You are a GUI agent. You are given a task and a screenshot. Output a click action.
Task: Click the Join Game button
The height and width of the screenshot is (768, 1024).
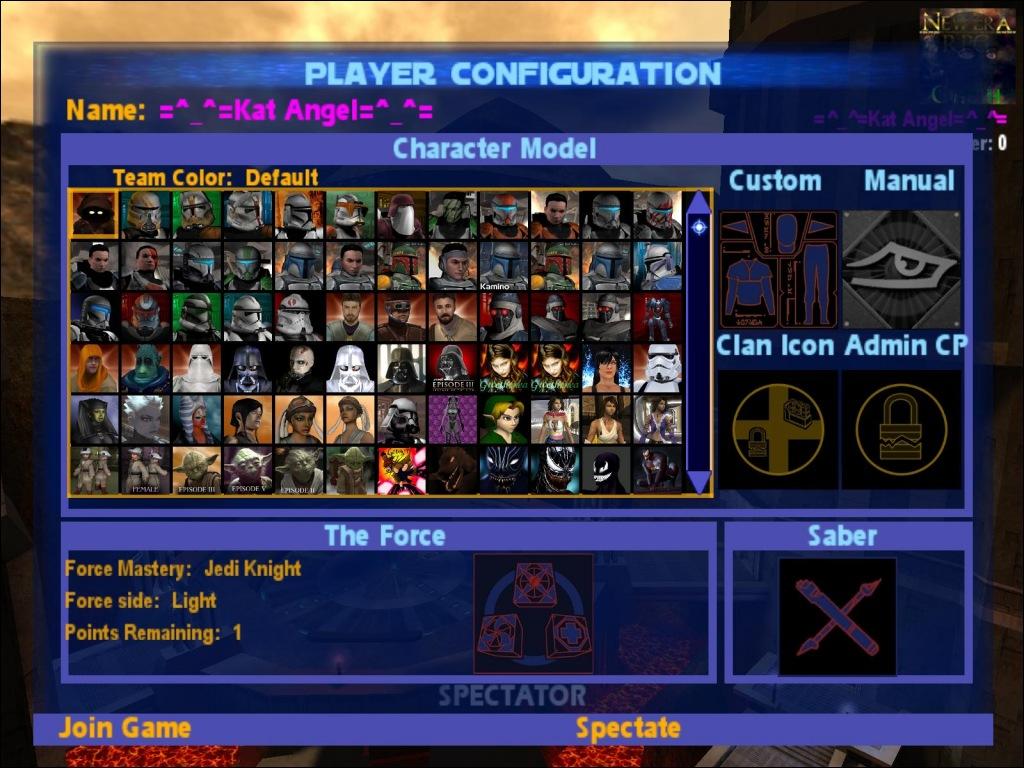[124, 728]
